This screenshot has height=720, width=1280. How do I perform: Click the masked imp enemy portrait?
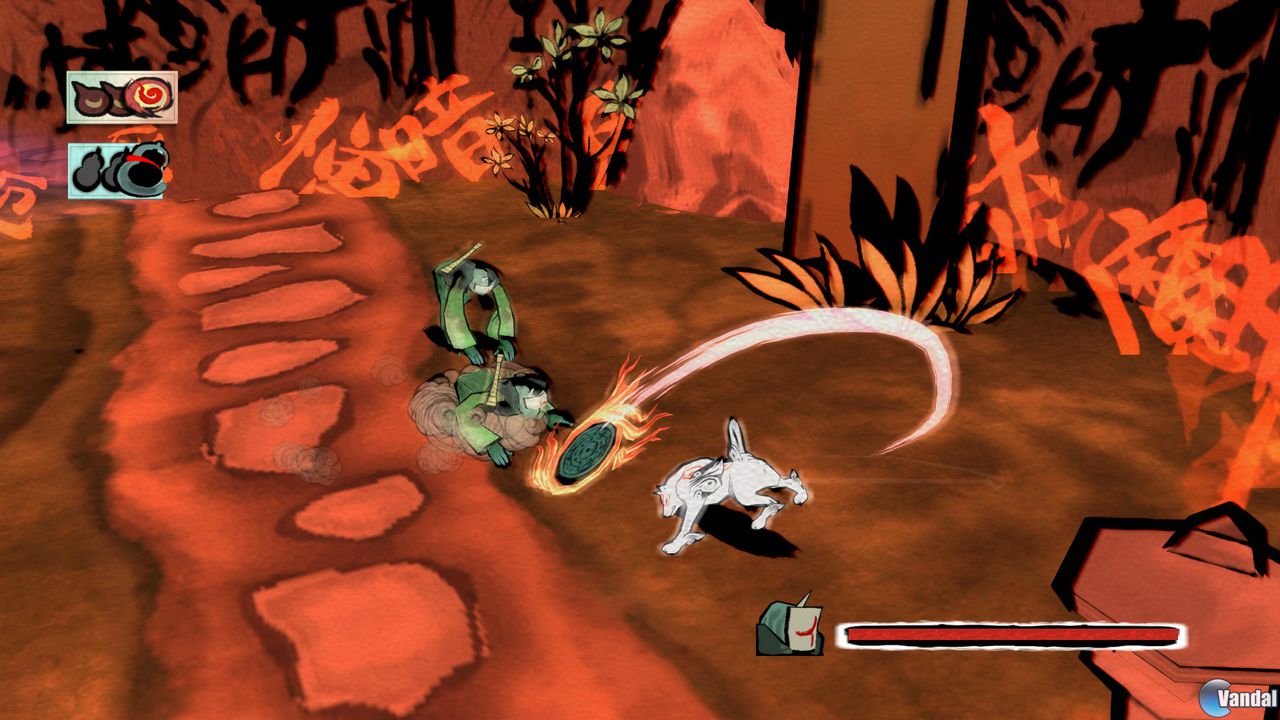[790, 629]
